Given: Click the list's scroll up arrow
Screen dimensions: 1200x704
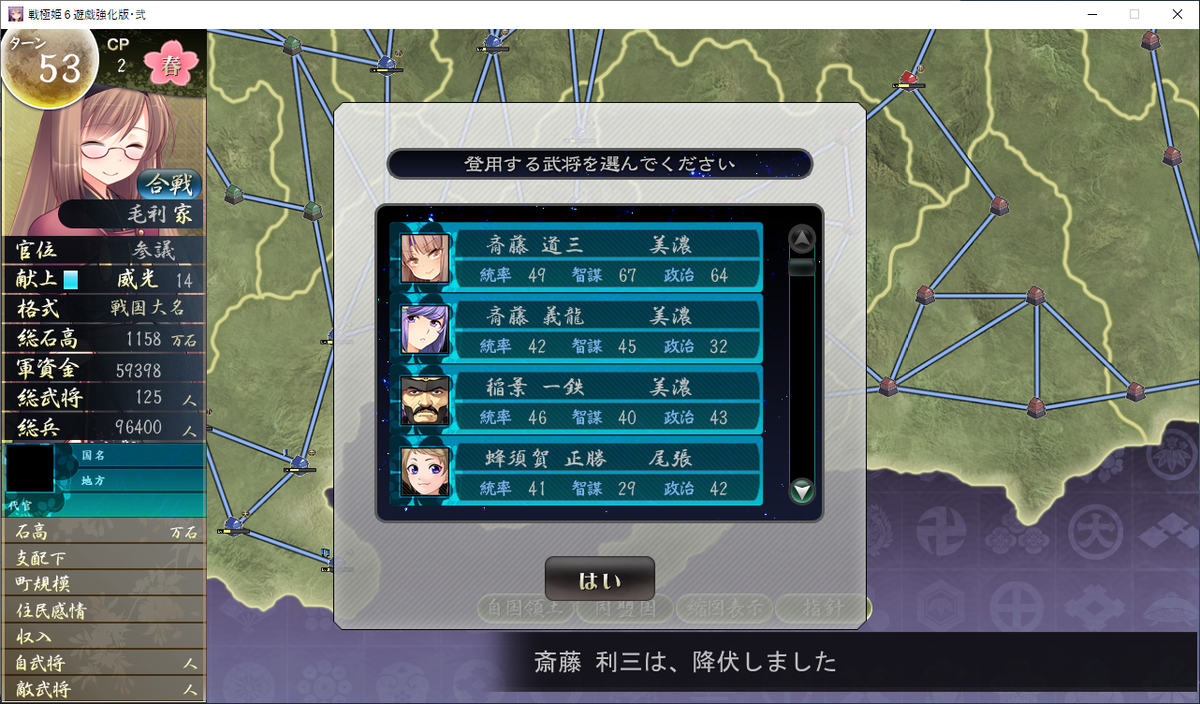Looking at the screenshot, I should point(802,239).
